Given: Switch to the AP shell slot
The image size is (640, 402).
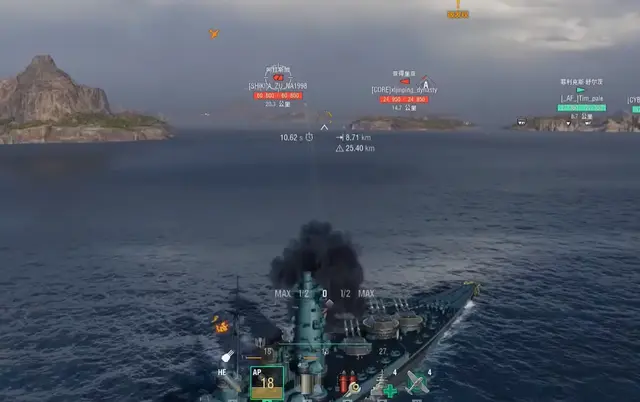Looking at the screenshot, I should (266, 382).
